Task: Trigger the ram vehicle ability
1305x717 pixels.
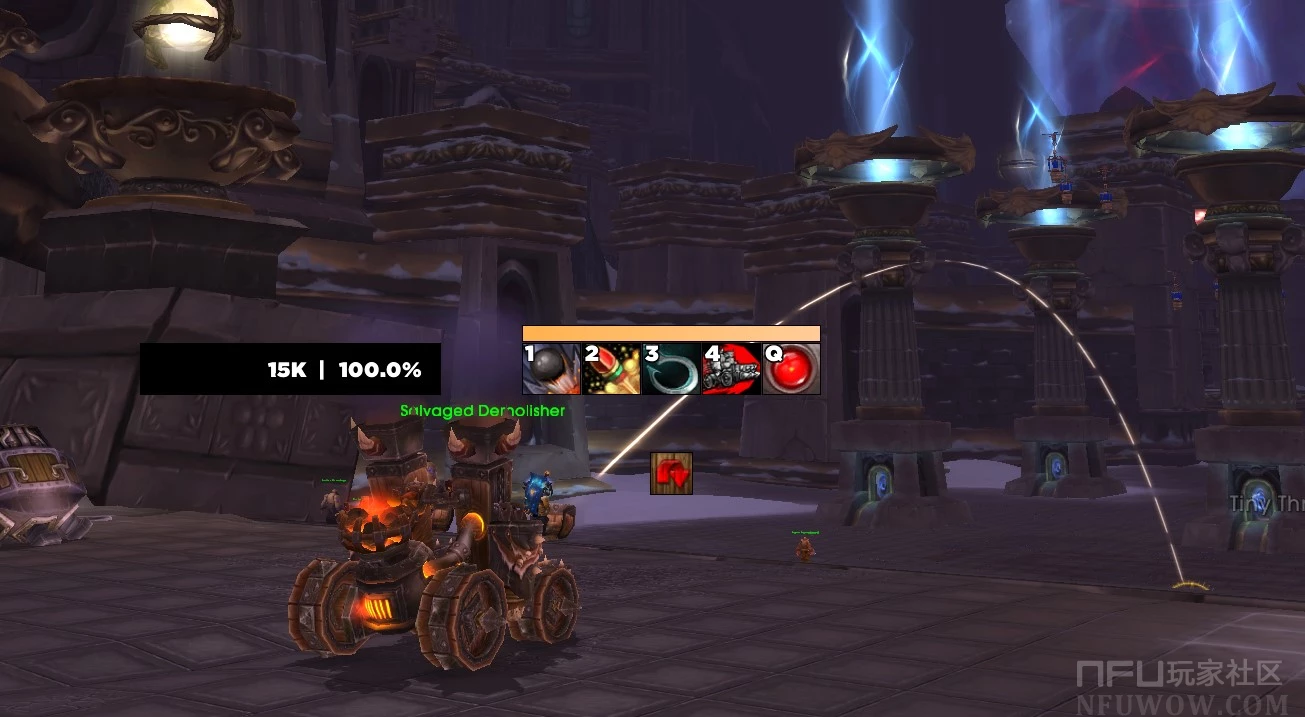Action: [x=731, y=369]
